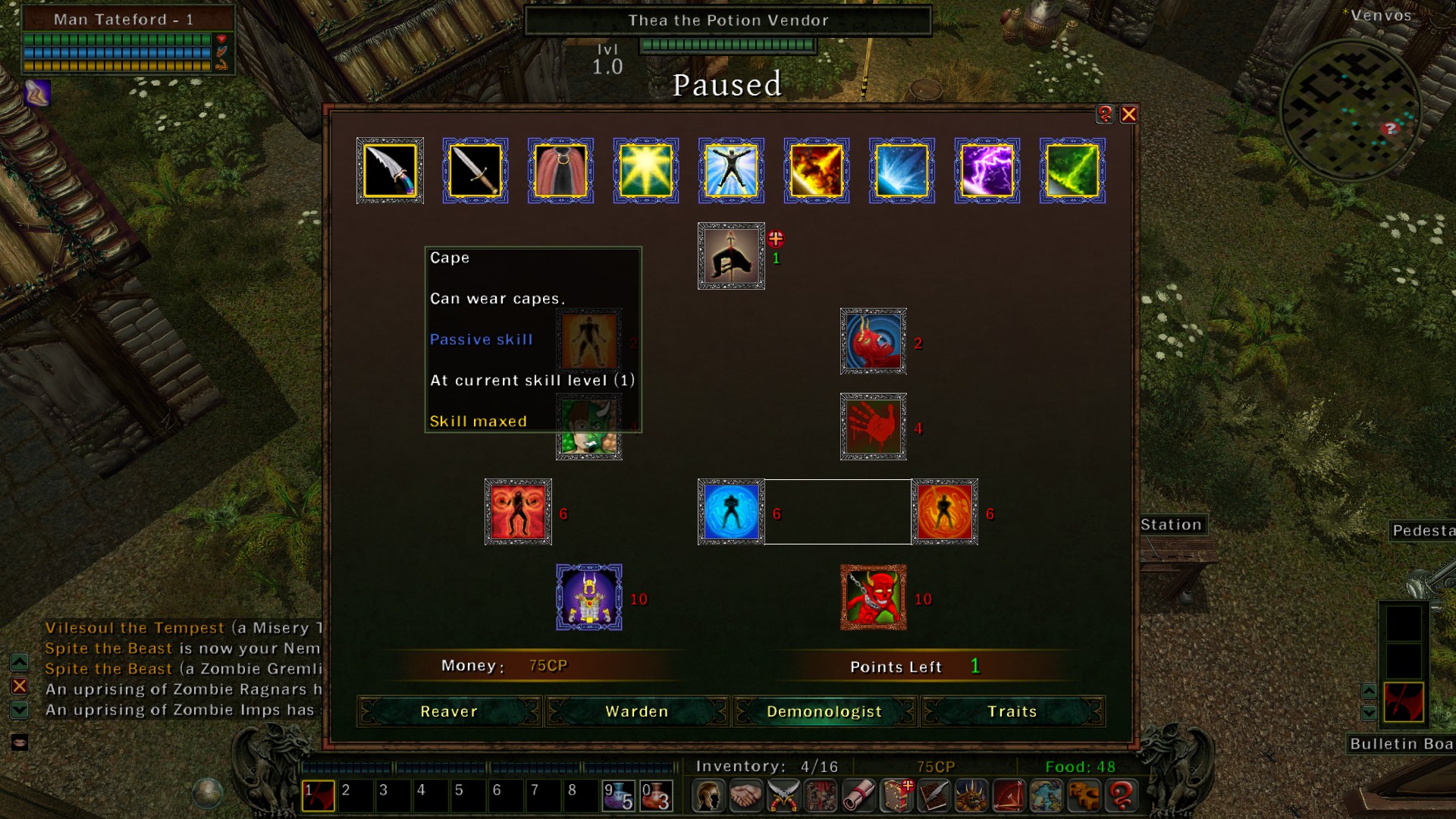Use the blue potion in hotbar slot 9
Screen dimensions: 1456x819
point(619,796)
